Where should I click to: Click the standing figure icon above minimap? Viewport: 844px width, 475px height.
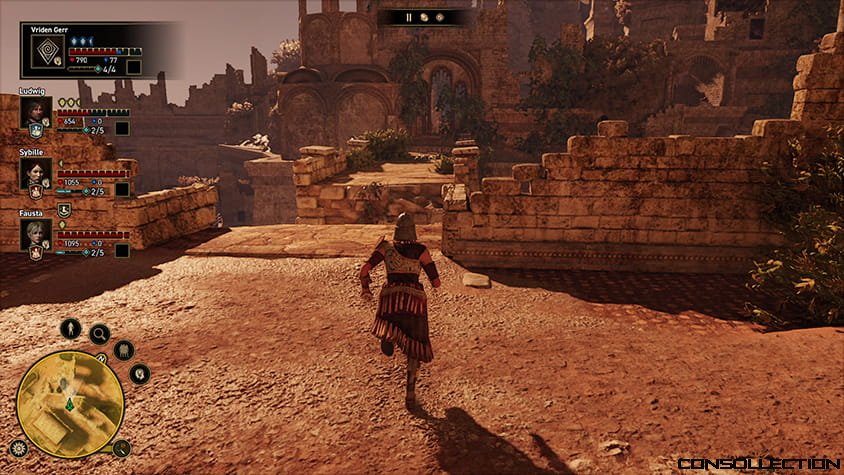[70, 328]
